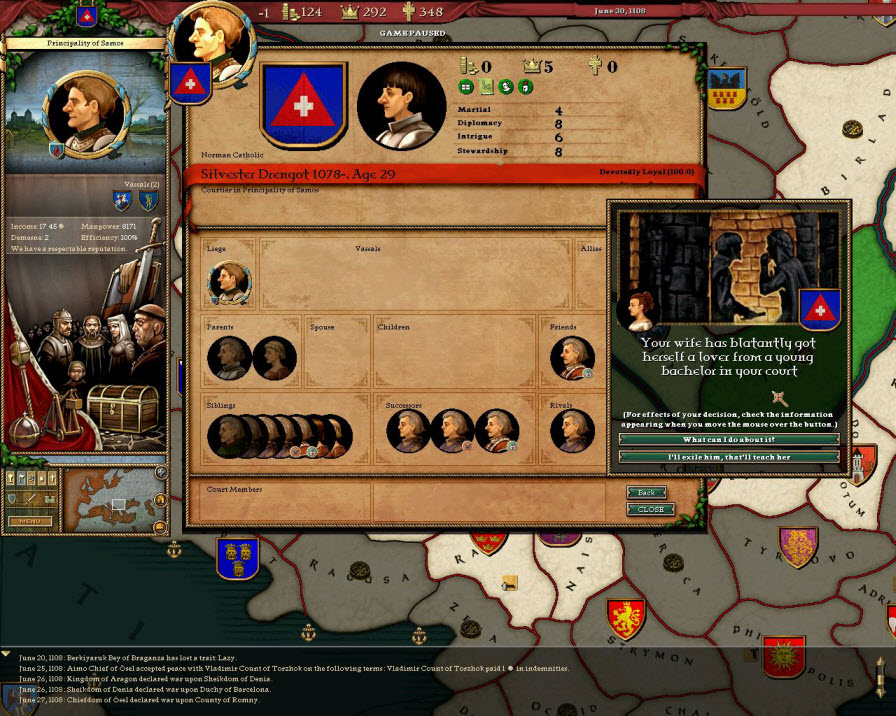Click the bottom round button beside minimap
Image resolution: width=896 pixels, height=716 pixels.
coord(160,526)
